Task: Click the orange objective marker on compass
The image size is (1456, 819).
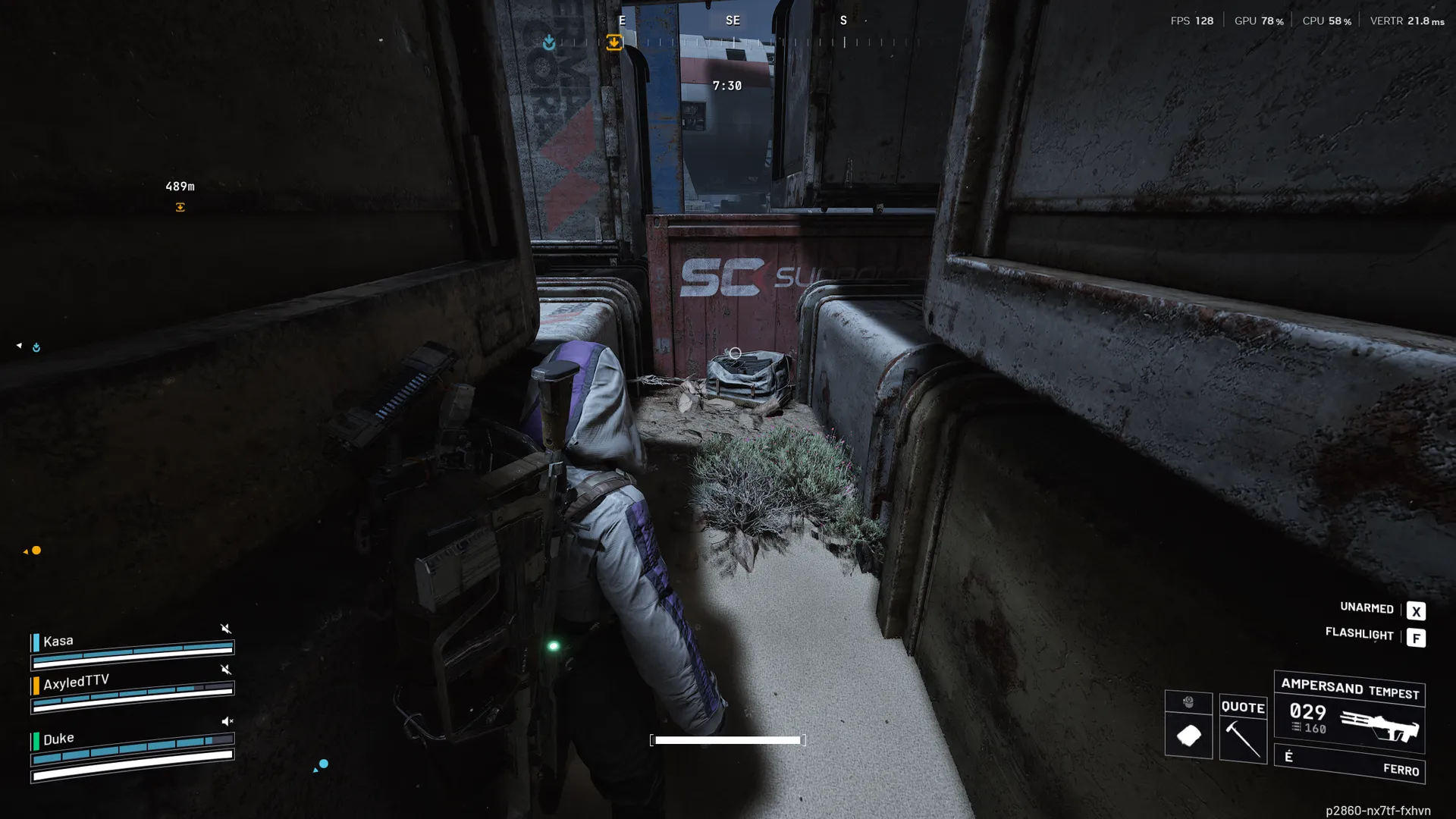Action: (x=614, y=42)
